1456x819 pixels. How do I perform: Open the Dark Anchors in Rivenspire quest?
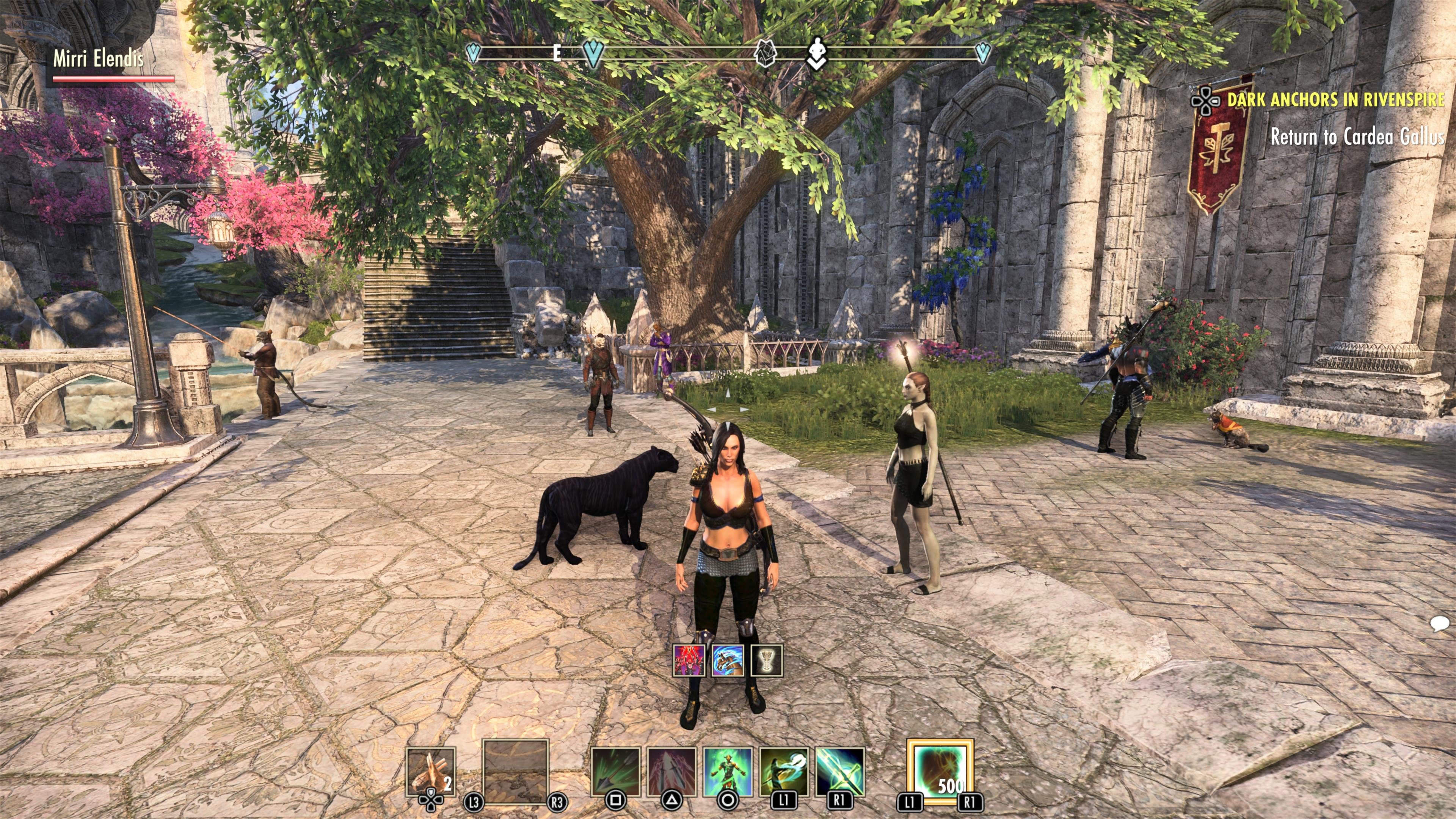click(1335, 100)
